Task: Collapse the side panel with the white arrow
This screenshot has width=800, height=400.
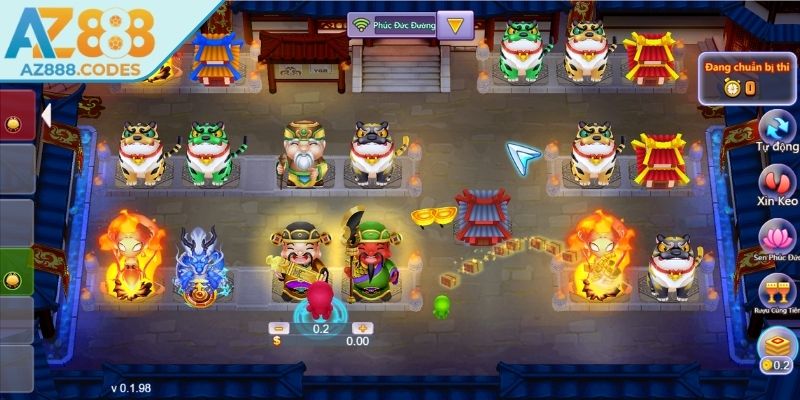Action: point(45,115)
